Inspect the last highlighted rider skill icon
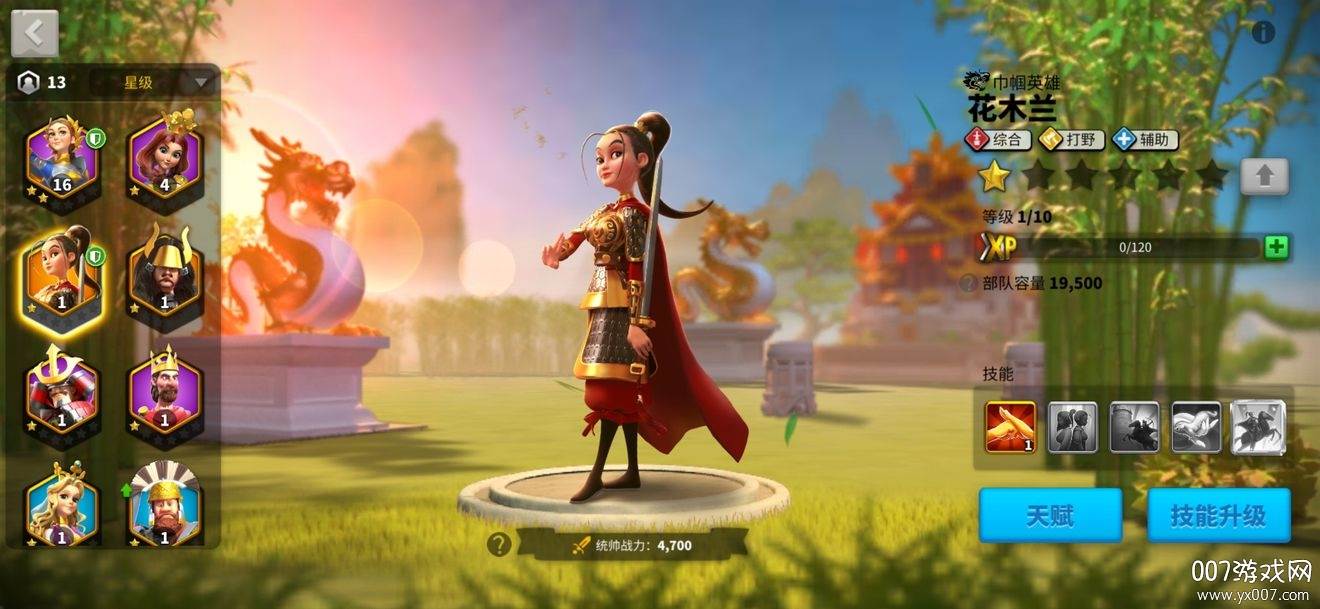 [x=1258, y=427]
